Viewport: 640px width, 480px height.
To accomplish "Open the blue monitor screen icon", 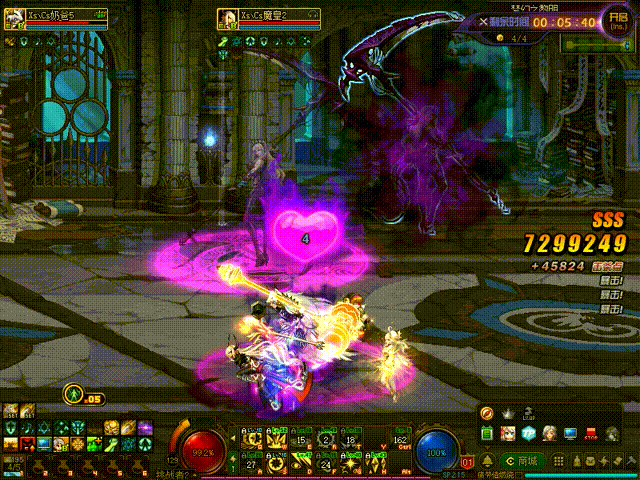I will [570, 434].
